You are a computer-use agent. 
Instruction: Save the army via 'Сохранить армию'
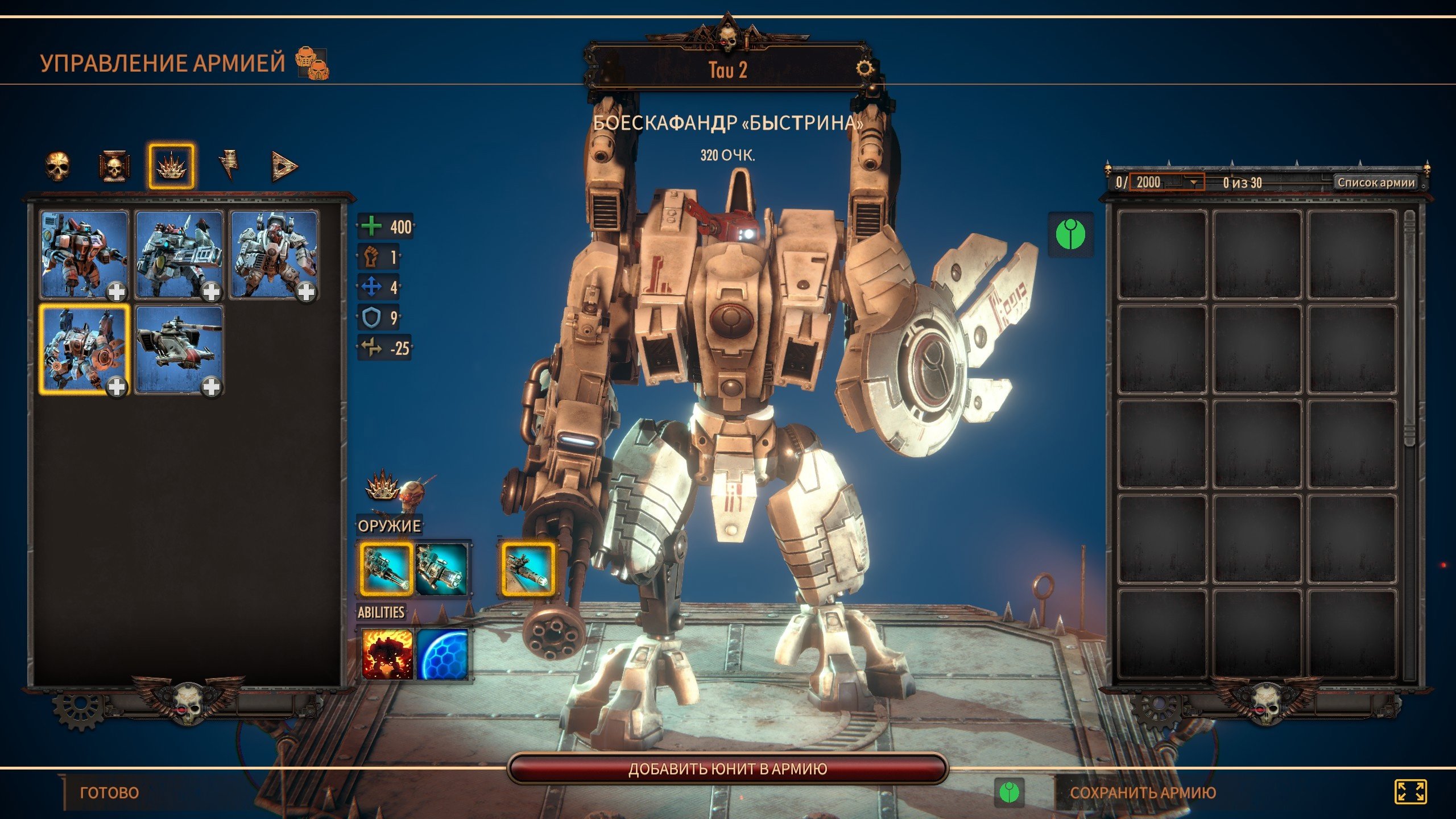pyautogui.click(x=1143, y=792)
